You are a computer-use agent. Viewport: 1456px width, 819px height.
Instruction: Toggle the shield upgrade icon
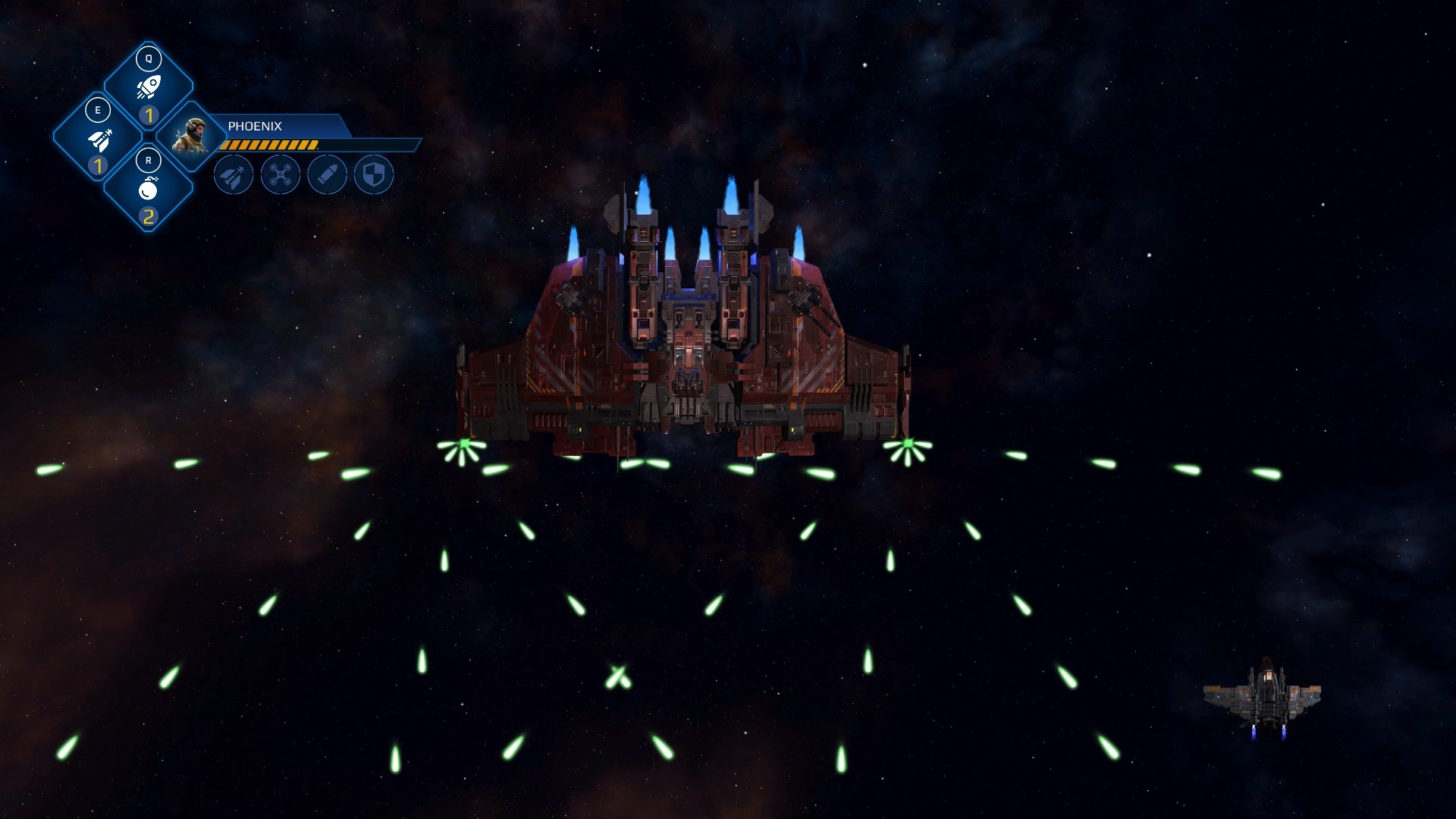pyautogui.click(x=375, y=175)
